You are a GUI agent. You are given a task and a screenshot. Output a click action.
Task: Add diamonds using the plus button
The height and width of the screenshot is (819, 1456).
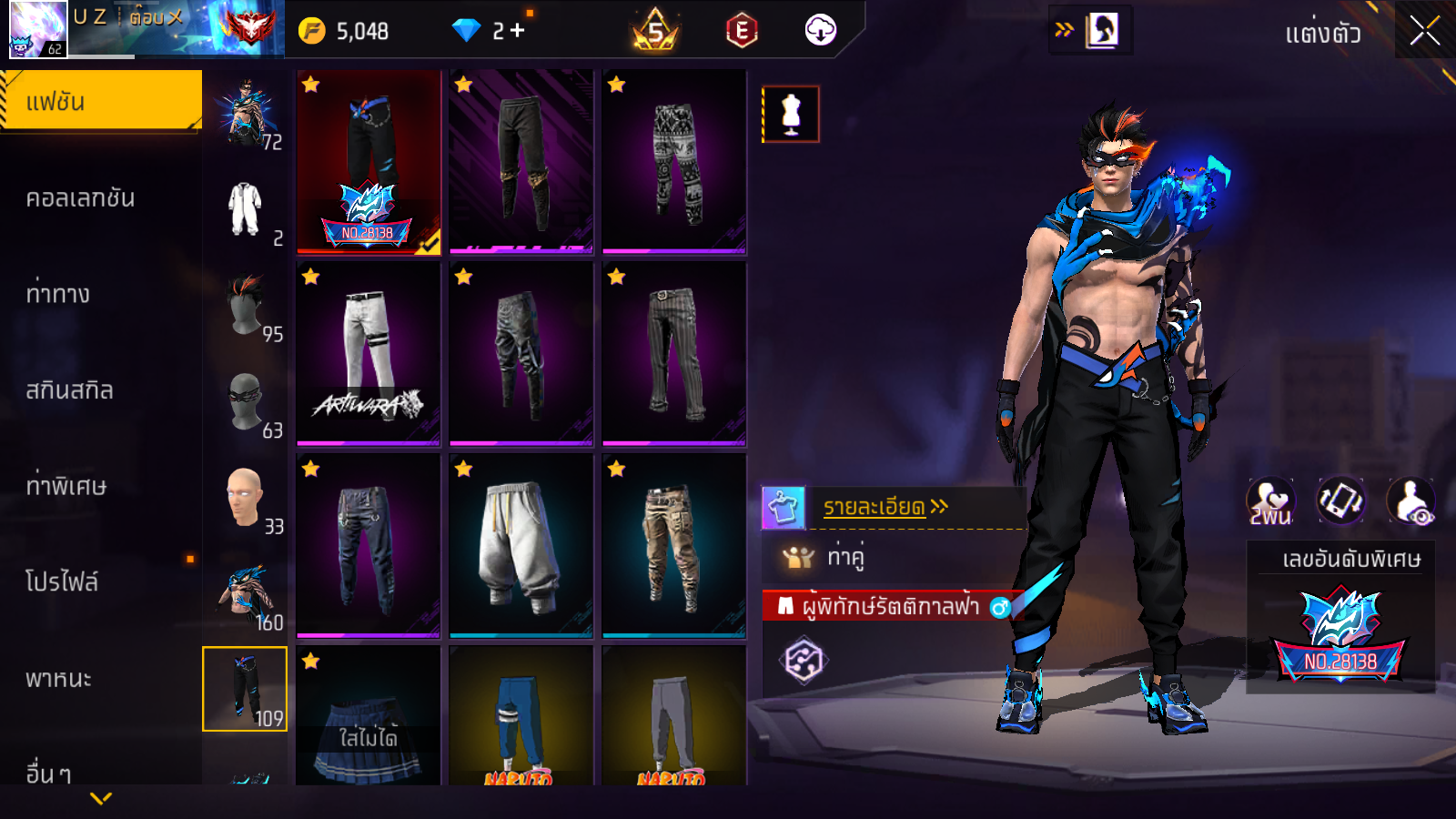click(518, 31)
